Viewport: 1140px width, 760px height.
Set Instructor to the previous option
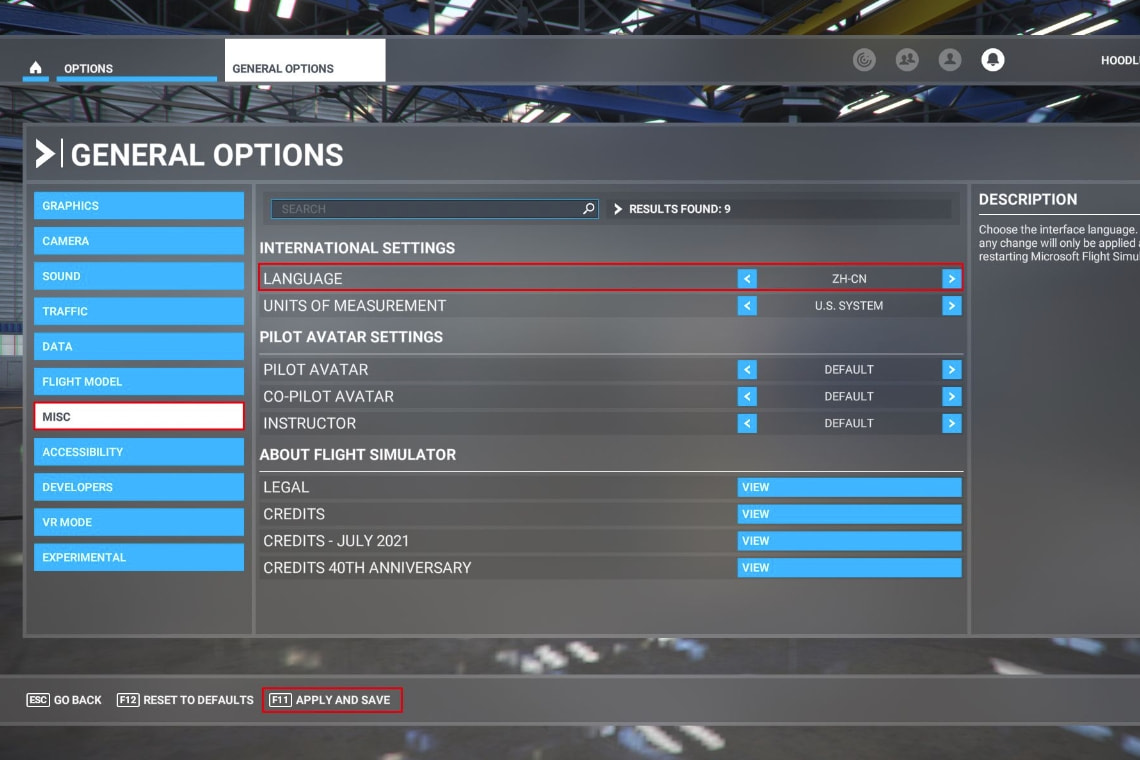[x=747, y=424]
